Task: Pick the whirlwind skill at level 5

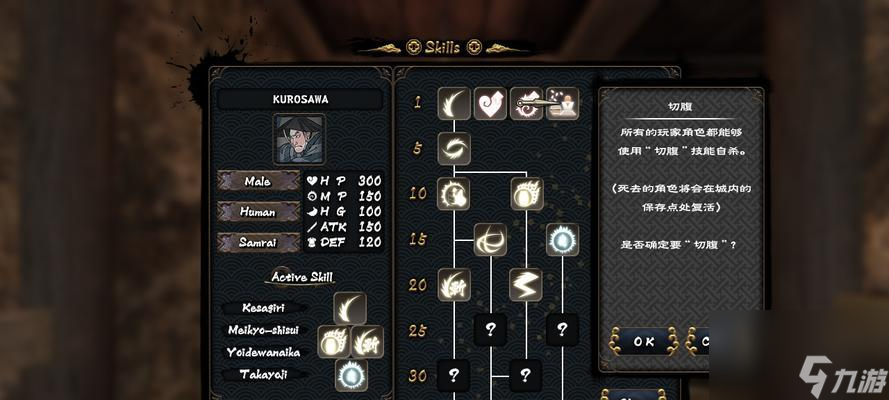Action: tap(455, 150)
